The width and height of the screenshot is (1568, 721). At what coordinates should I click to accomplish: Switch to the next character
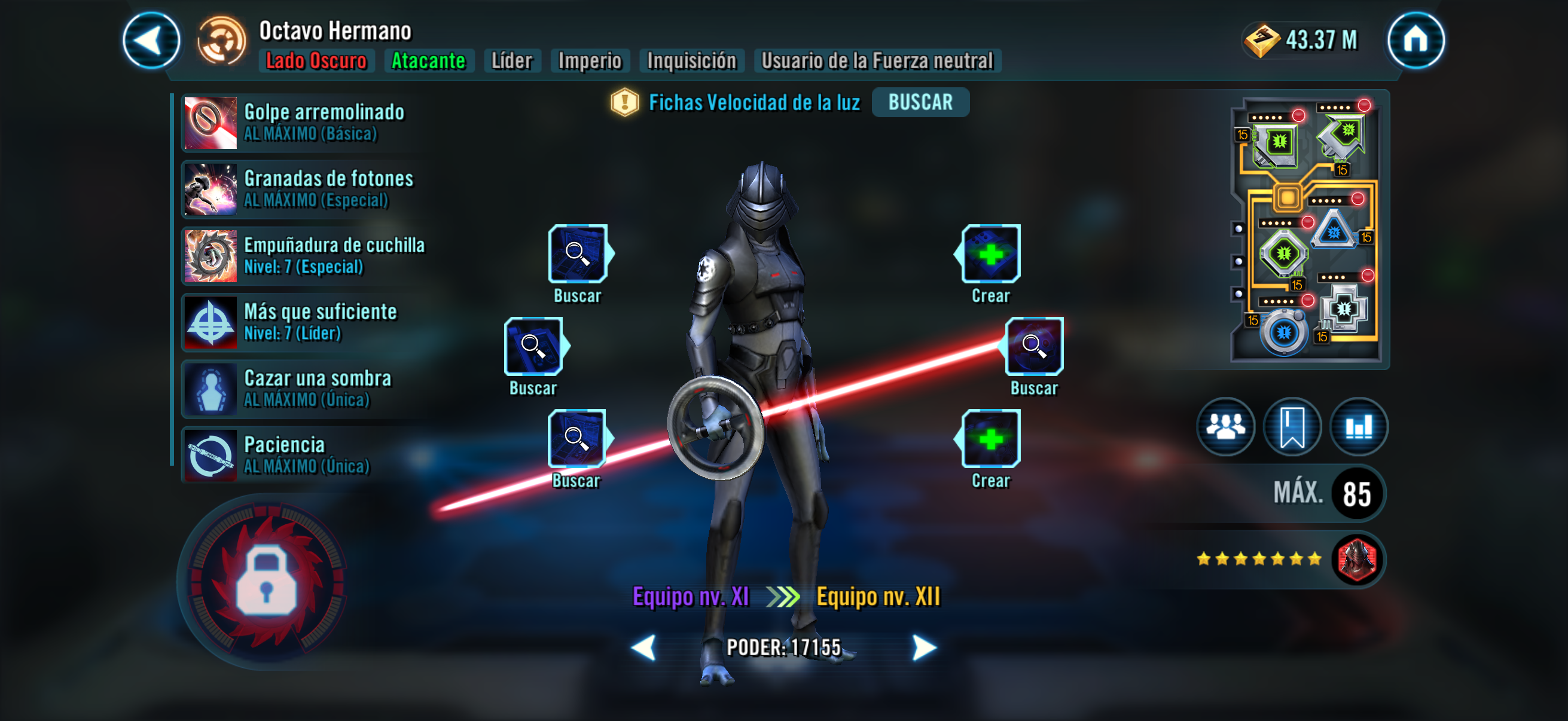point(924,647)
